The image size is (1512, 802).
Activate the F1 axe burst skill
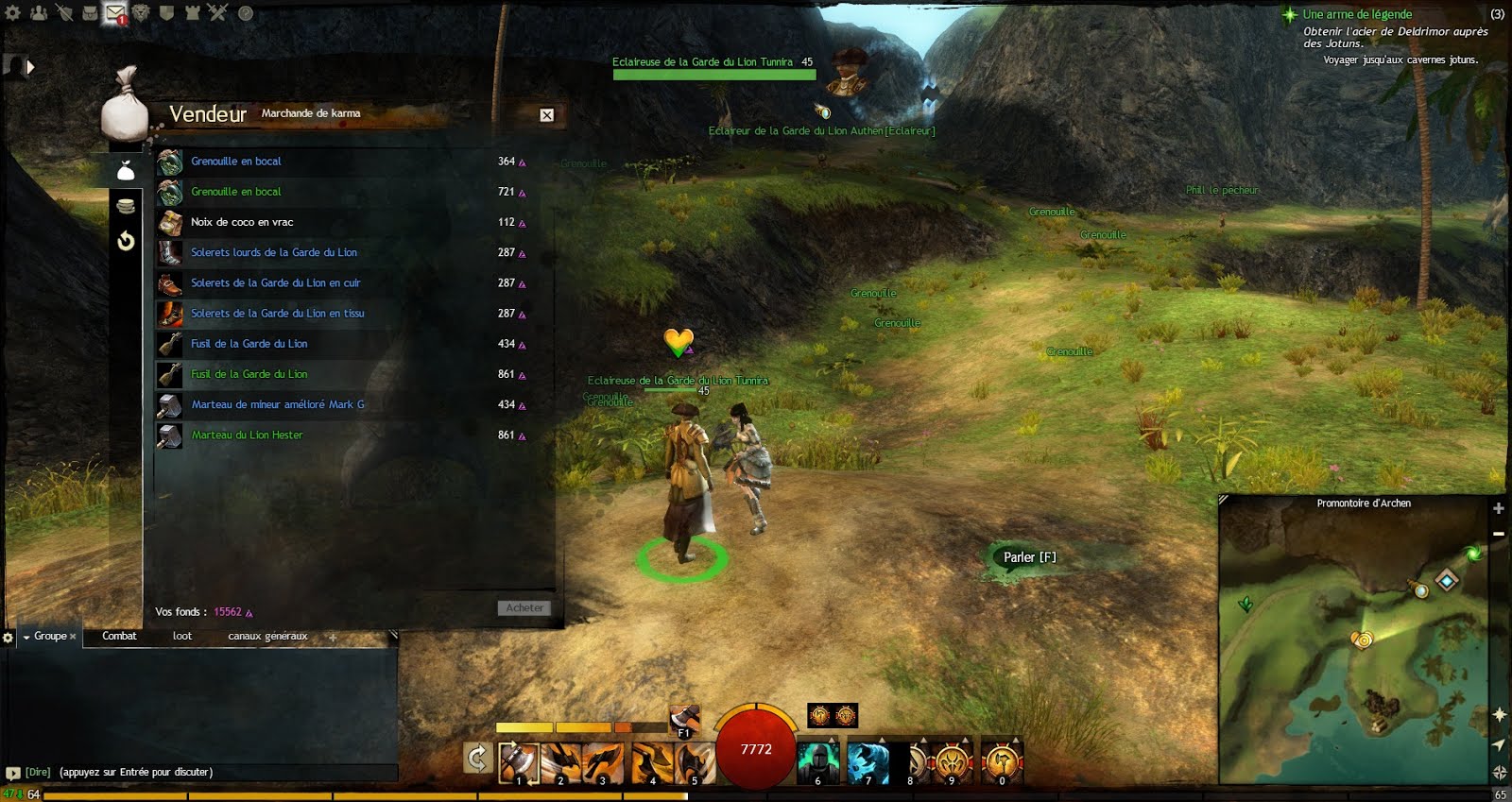pos(684,717)
